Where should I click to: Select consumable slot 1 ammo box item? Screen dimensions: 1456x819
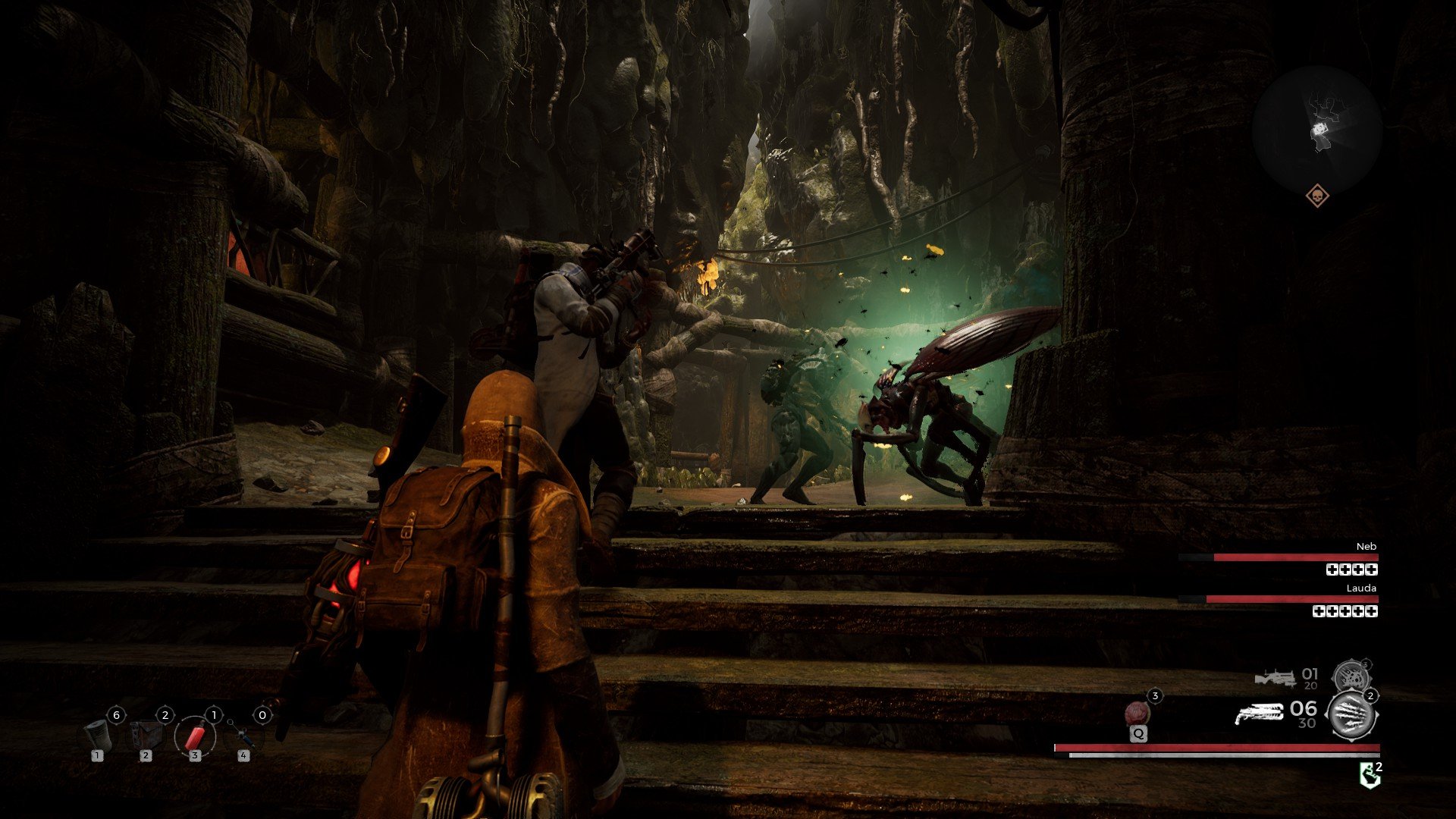tap(99, 736)
